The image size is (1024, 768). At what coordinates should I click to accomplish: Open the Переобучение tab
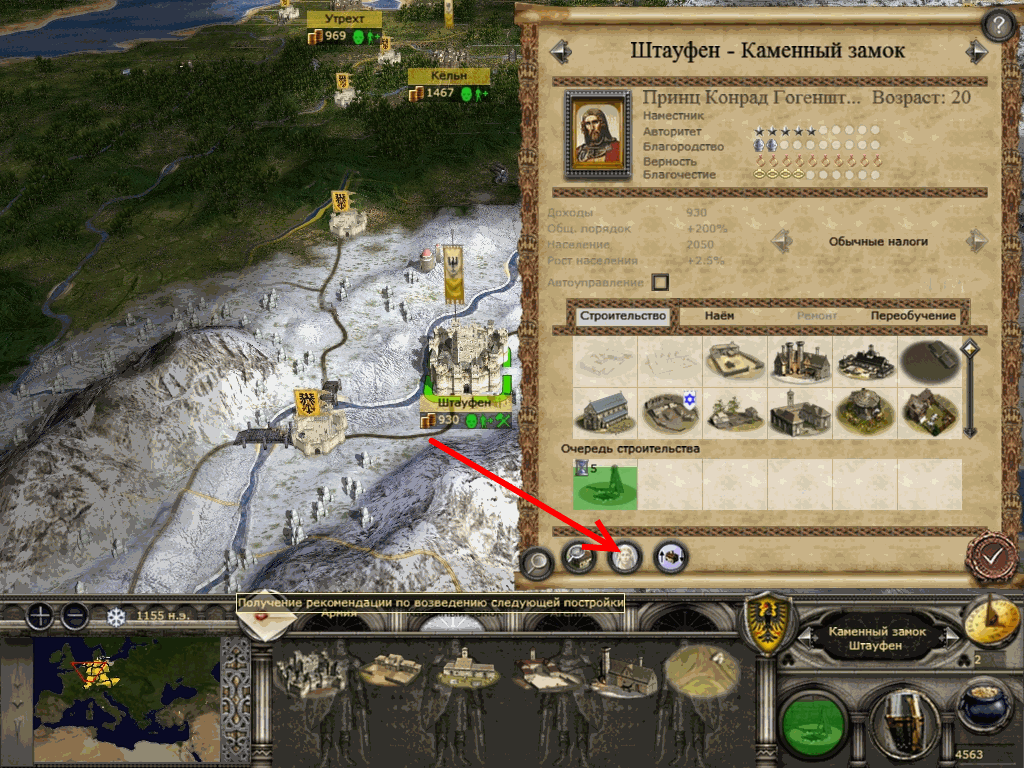[x=912, y=316]
